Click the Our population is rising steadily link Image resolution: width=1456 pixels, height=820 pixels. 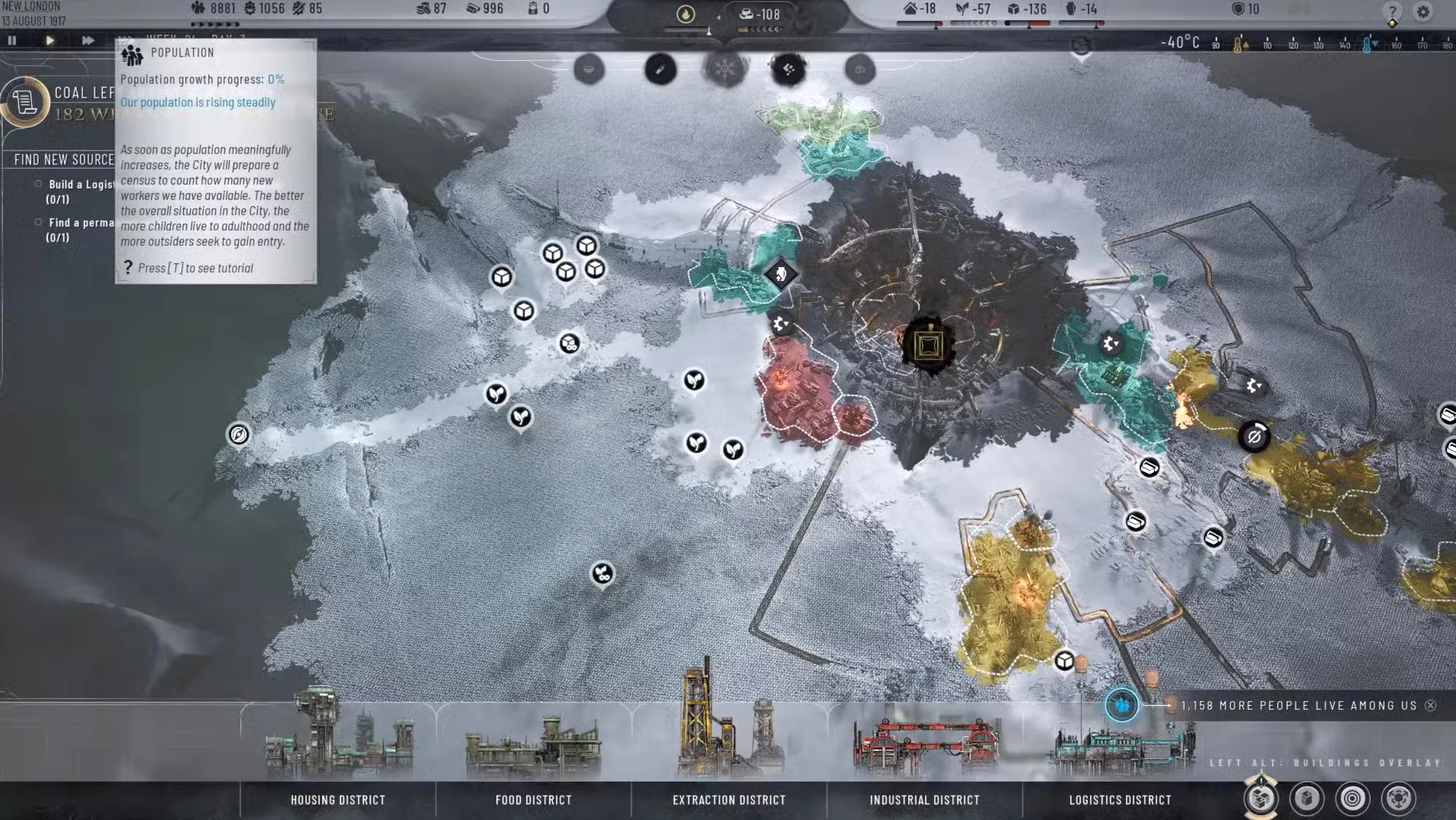click(x=198, y=102)
